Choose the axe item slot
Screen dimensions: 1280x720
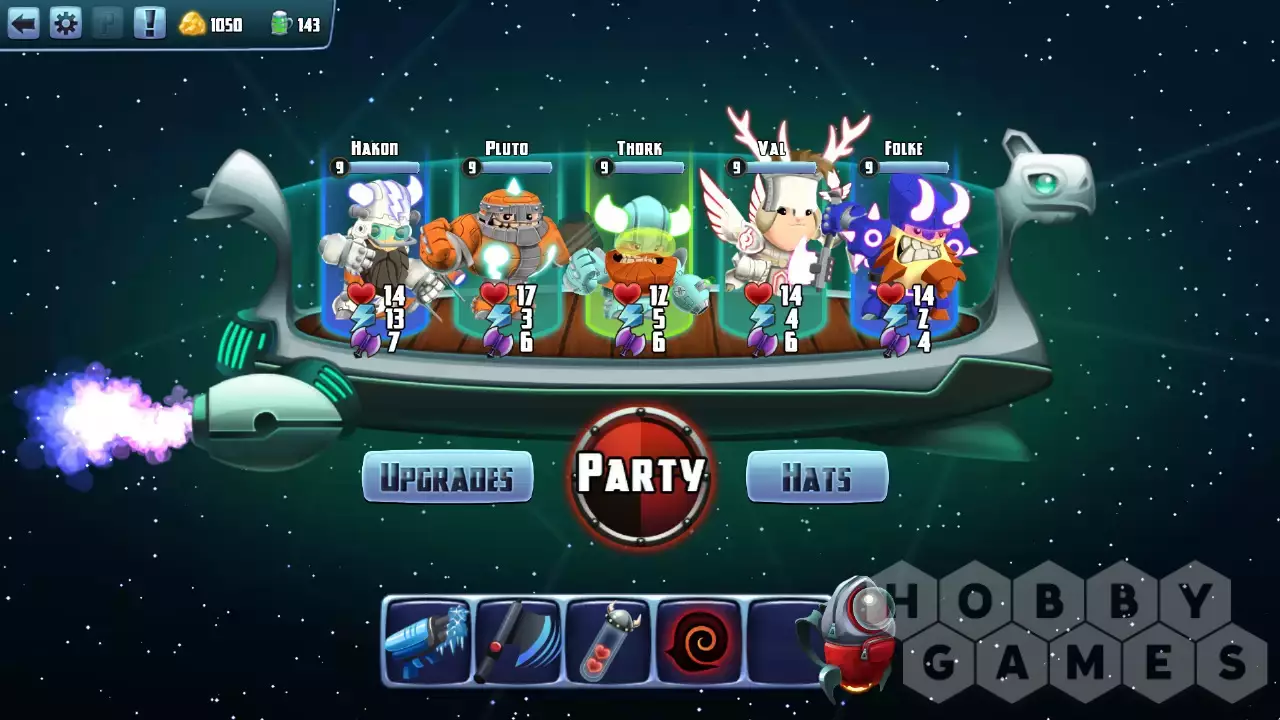[518, 641]
